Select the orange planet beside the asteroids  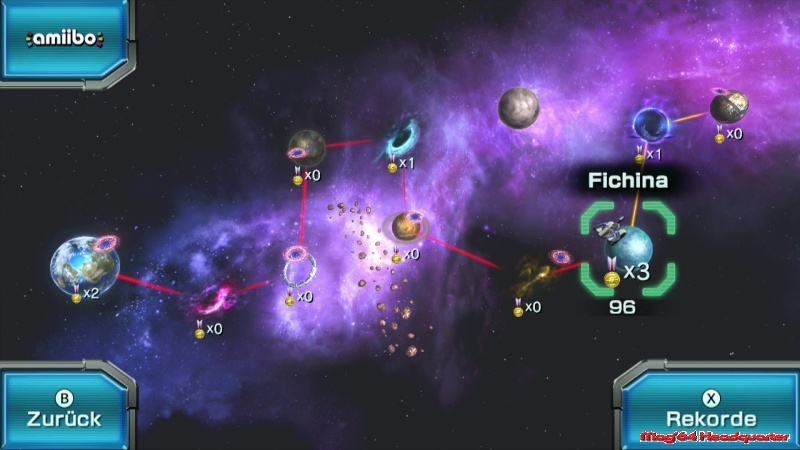(x=406, y=229)
